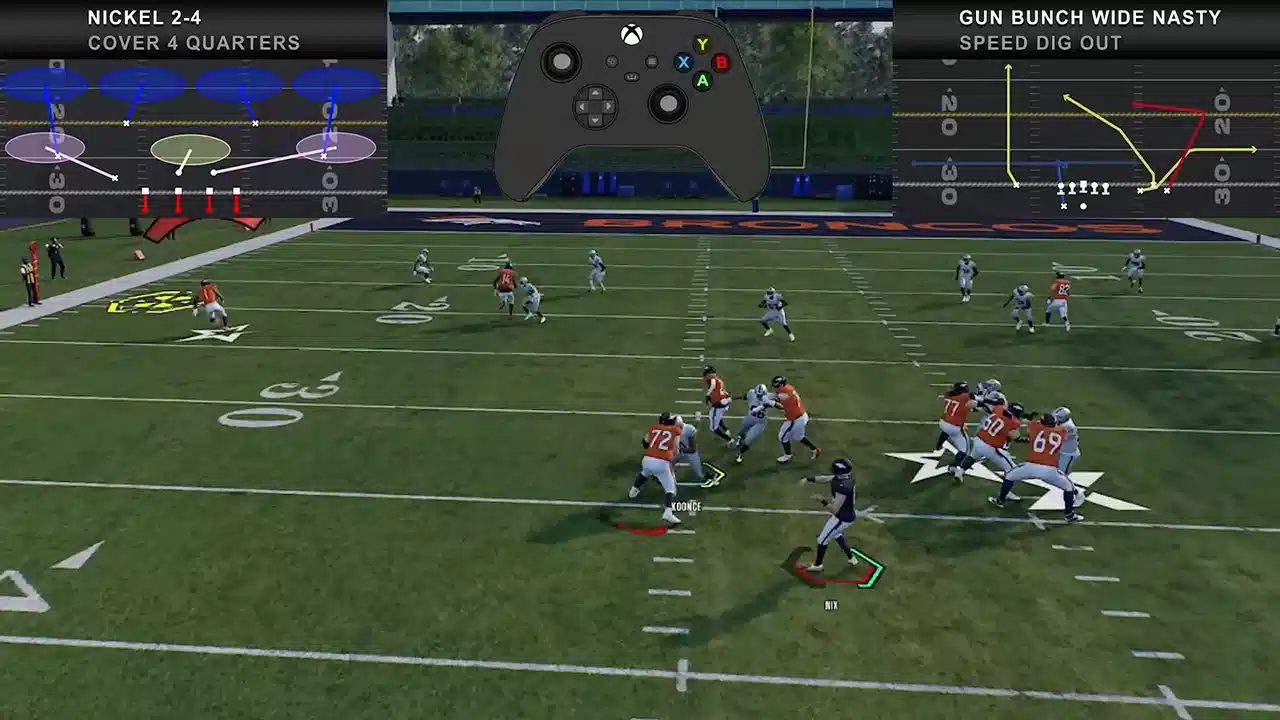The image size is (1280, 720).
Task: Click the SPEED DIG OUT label
Action: click(x=1041, y=43)
